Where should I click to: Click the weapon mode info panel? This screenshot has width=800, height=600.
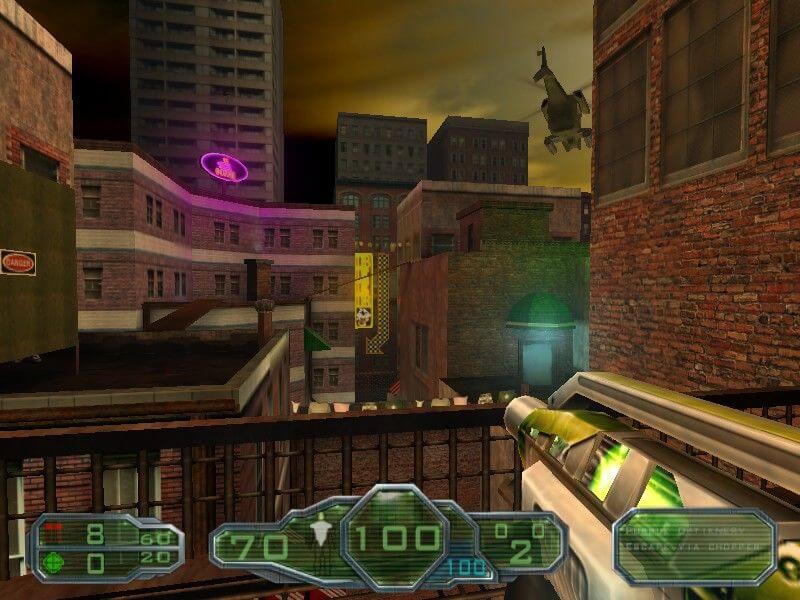(695, 546)
